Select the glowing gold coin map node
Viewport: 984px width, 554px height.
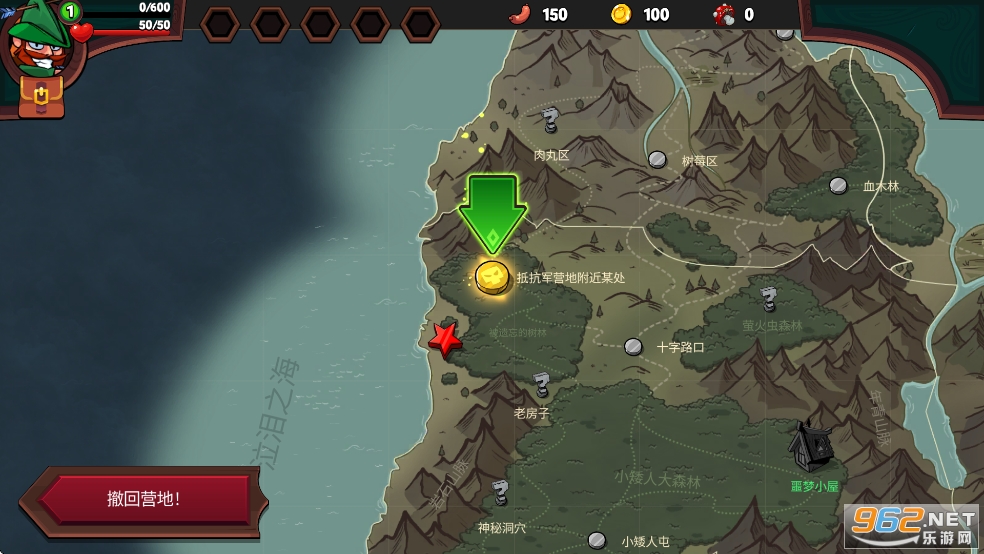pos(492,276)
